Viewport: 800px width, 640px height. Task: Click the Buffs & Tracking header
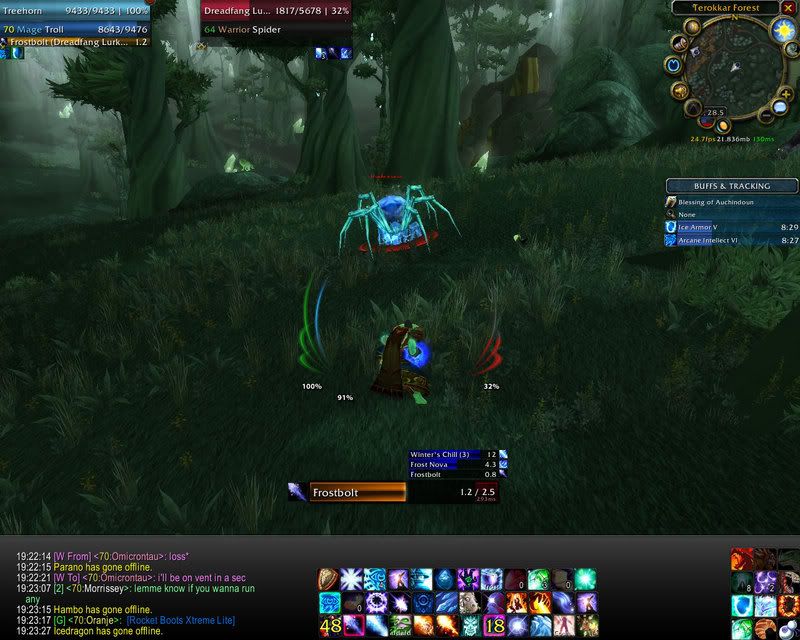pyautogui.click(x=732, y=186)
